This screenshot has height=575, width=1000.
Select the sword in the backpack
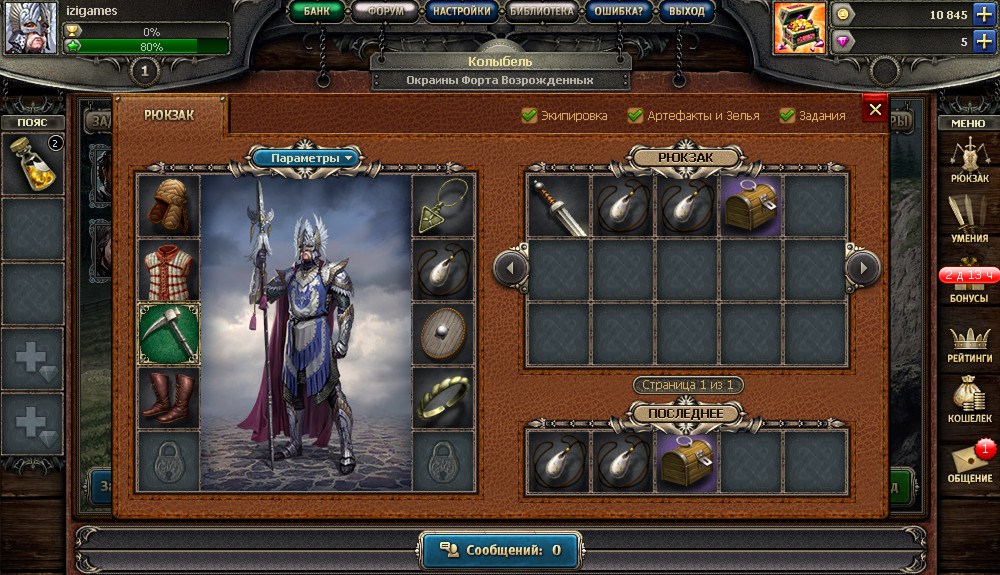click(x=559, y=207)
